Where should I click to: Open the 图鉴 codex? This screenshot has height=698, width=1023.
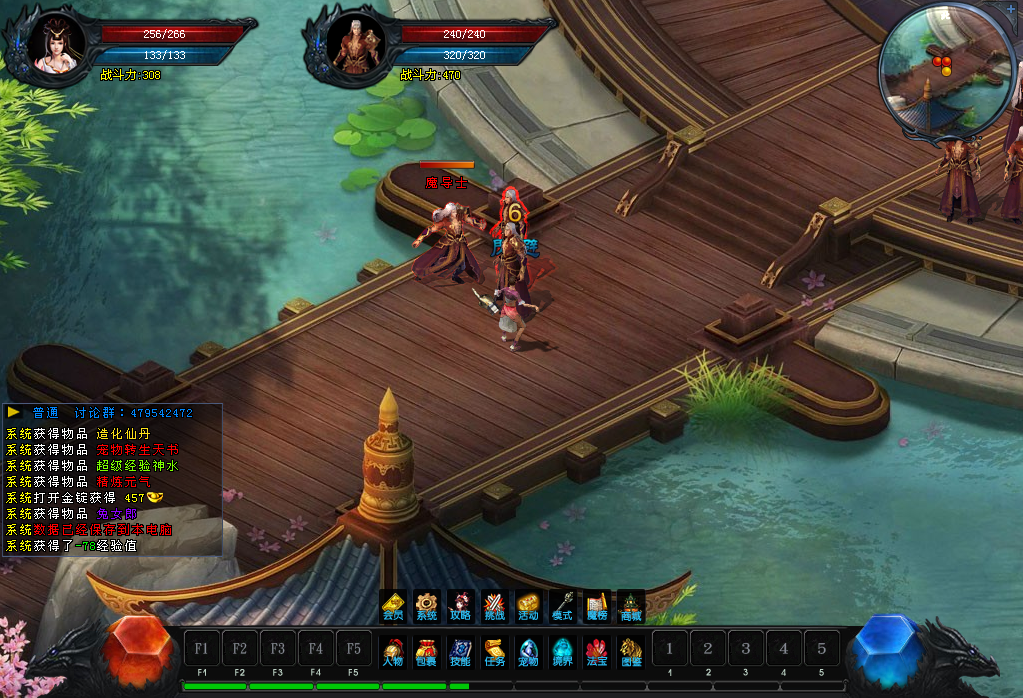click(x=630, y=652)
